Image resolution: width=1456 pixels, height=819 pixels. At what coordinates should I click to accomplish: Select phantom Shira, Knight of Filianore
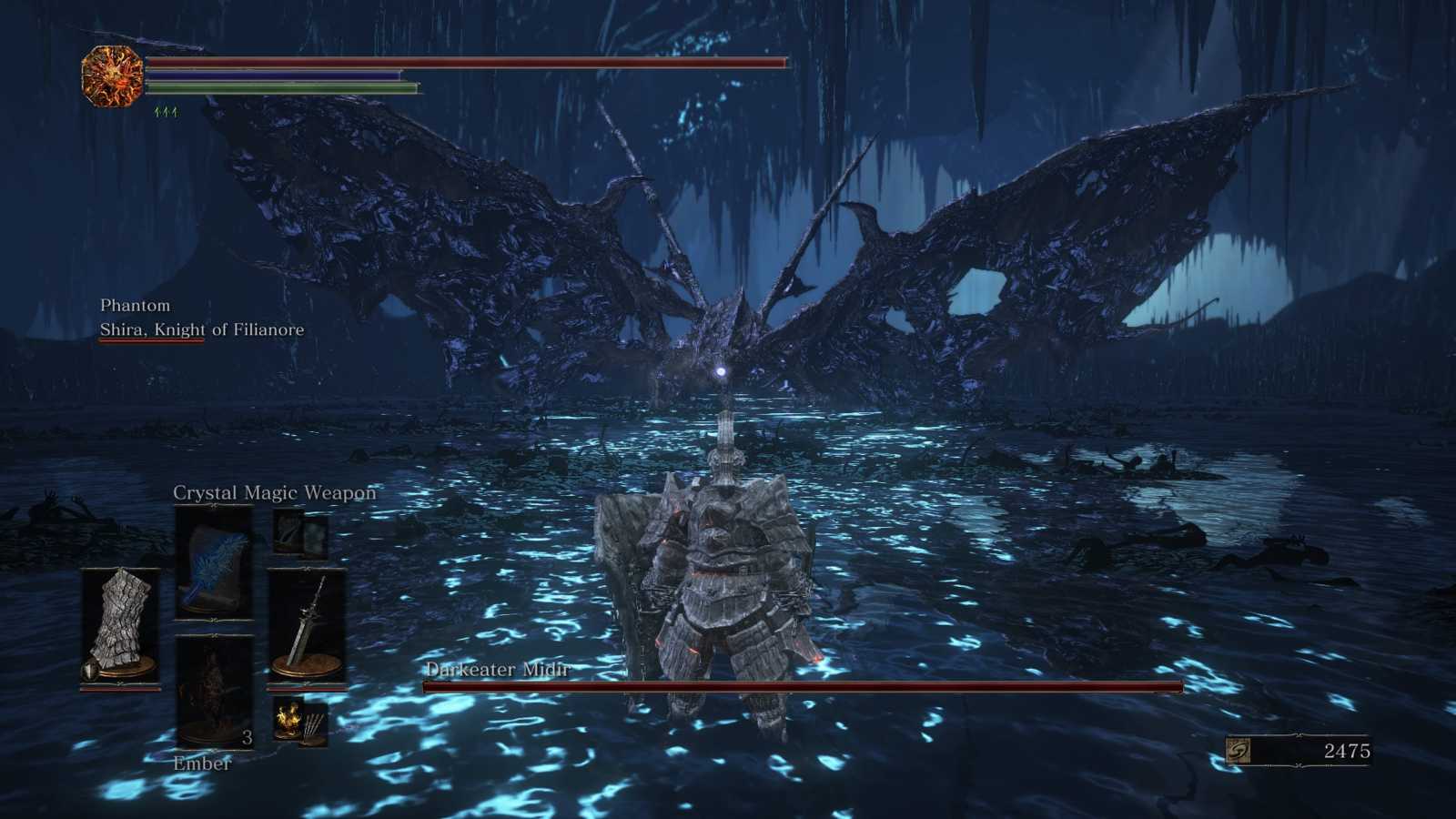(201, 329)
